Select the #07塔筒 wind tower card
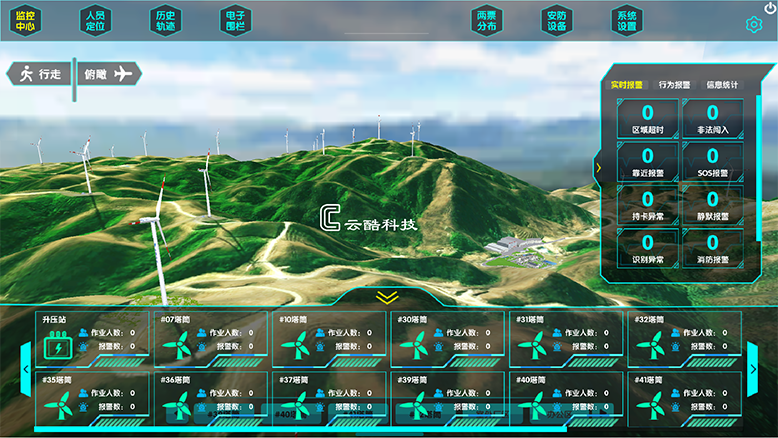 (x=210, y=339)
